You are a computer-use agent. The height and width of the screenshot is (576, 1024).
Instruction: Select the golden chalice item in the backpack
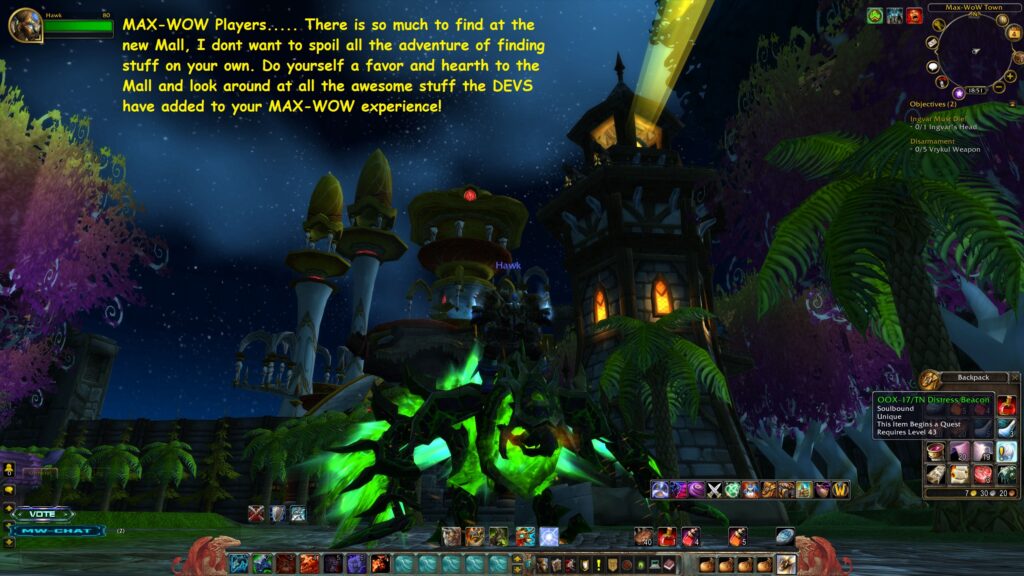(x=934, y=451)
